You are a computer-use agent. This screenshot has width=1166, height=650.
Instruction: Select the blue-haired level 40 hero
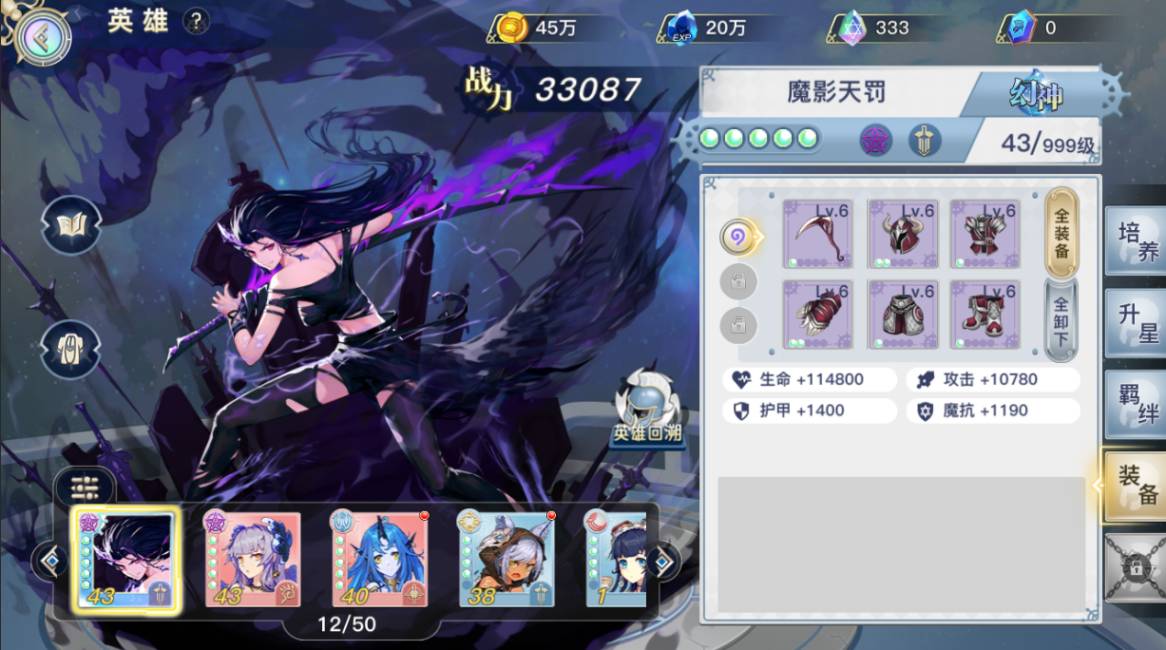point(379,559)
